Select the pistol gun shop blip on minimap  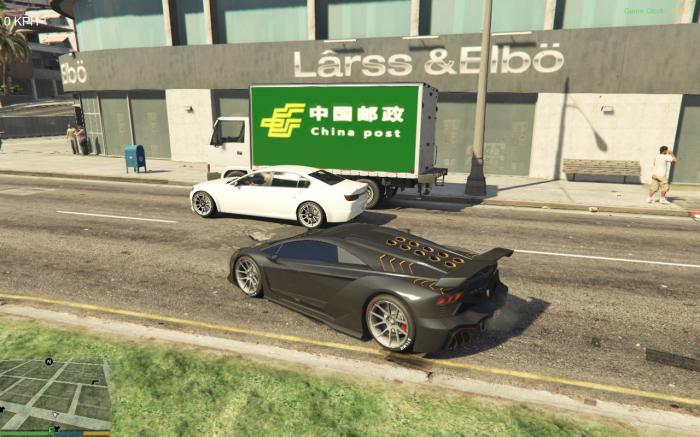tap(95, 382)
